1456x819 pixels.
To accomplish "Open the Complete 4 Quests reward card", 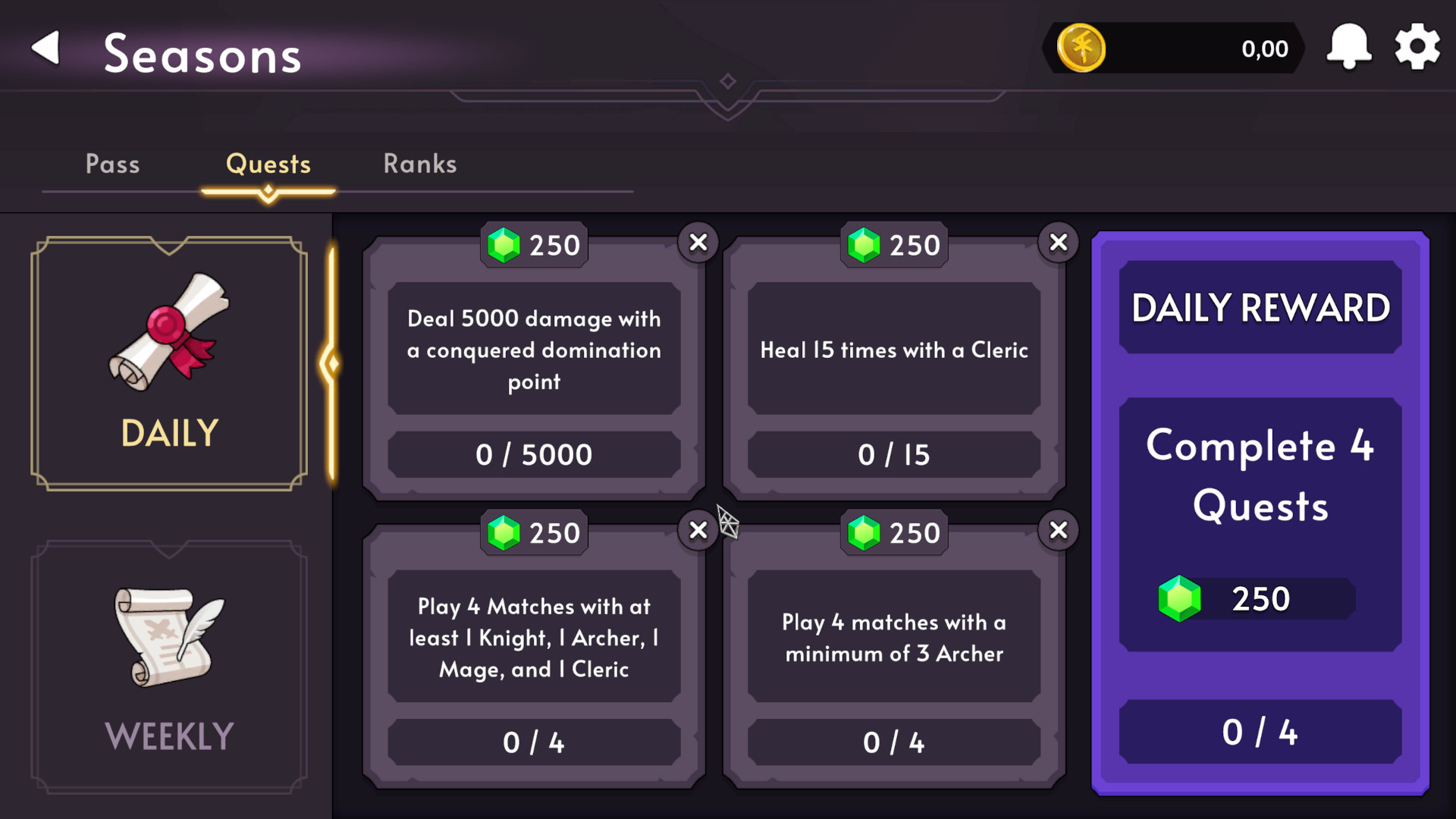I will tap(1259, 476).
